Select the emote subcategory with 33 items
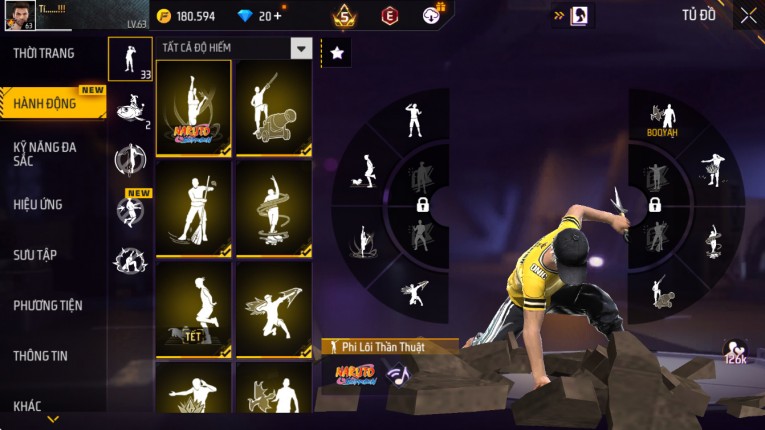This screenshot has height=430, width=765. click(130, 59)
